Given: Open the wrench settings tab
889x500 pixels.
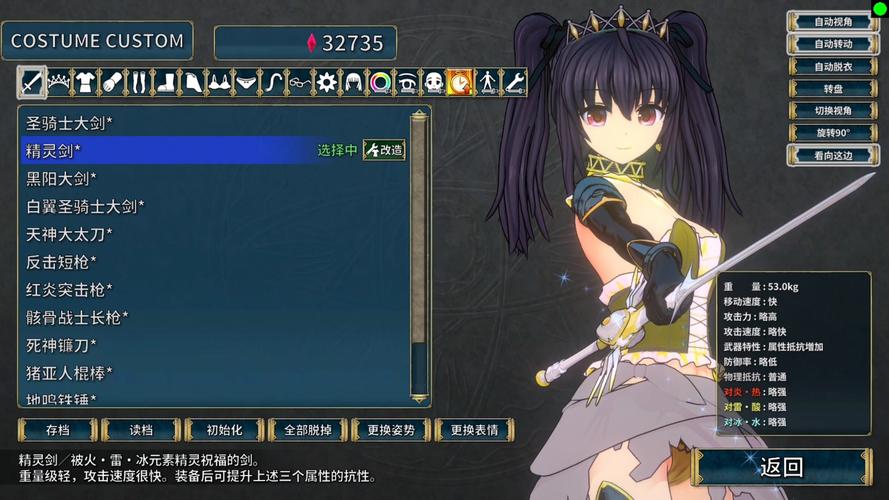Looking at the screenshot, I should coord(513,81).
